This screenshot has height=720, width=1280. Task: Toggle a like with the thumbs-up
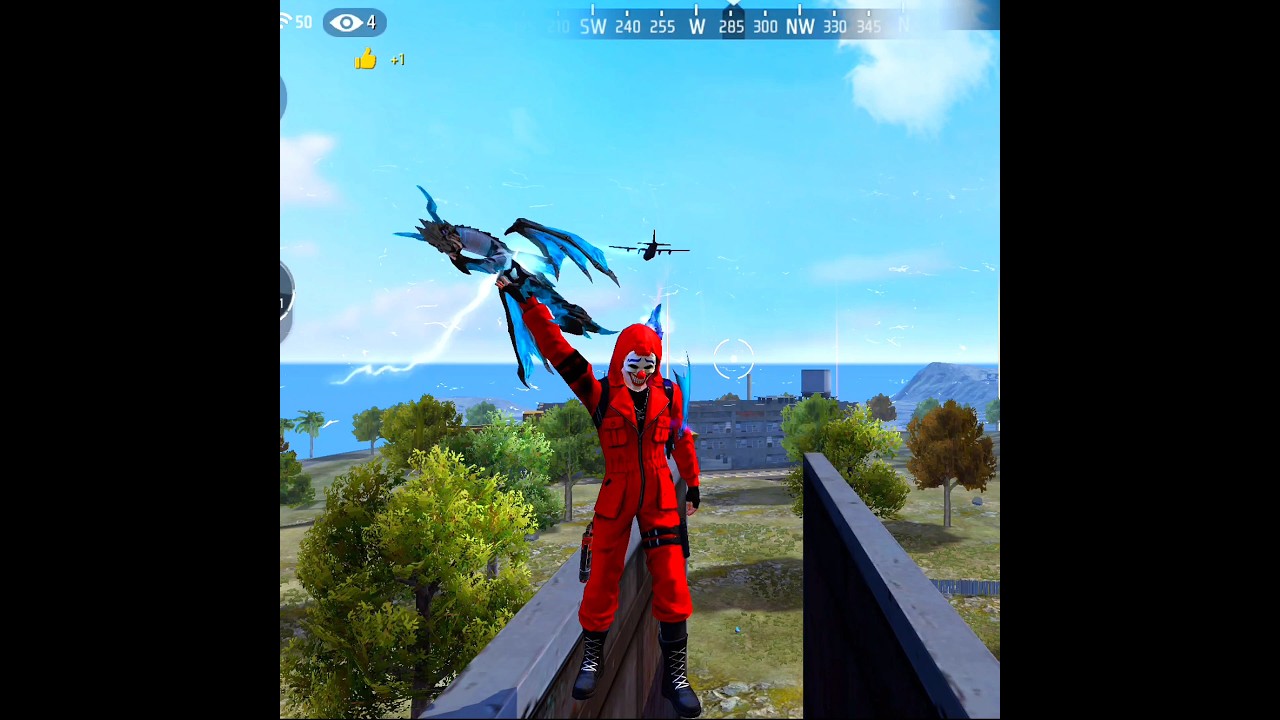[x=365, y=60]
